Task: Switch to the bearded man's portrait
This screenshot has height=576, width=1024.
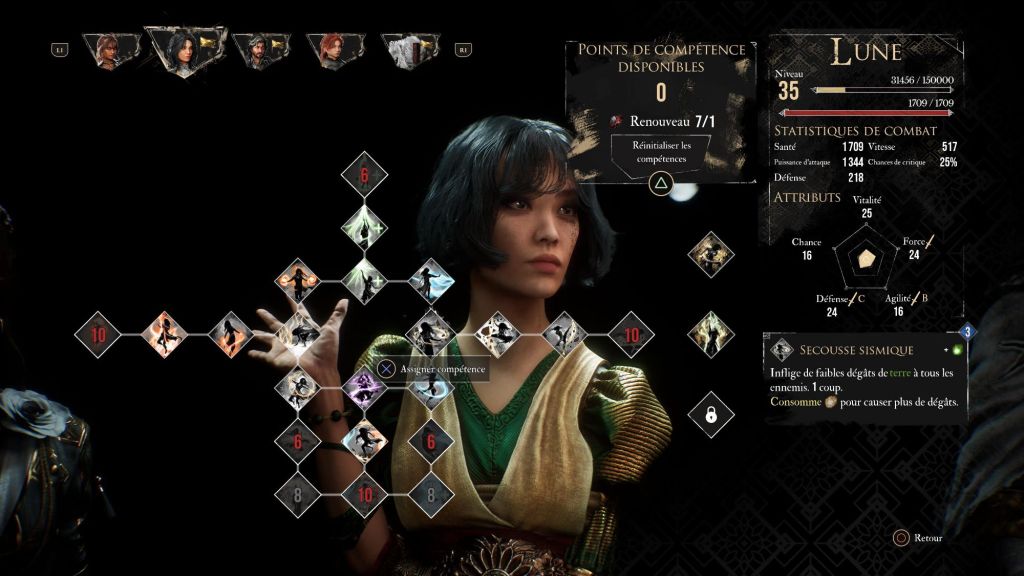Action: click(261, 49)
